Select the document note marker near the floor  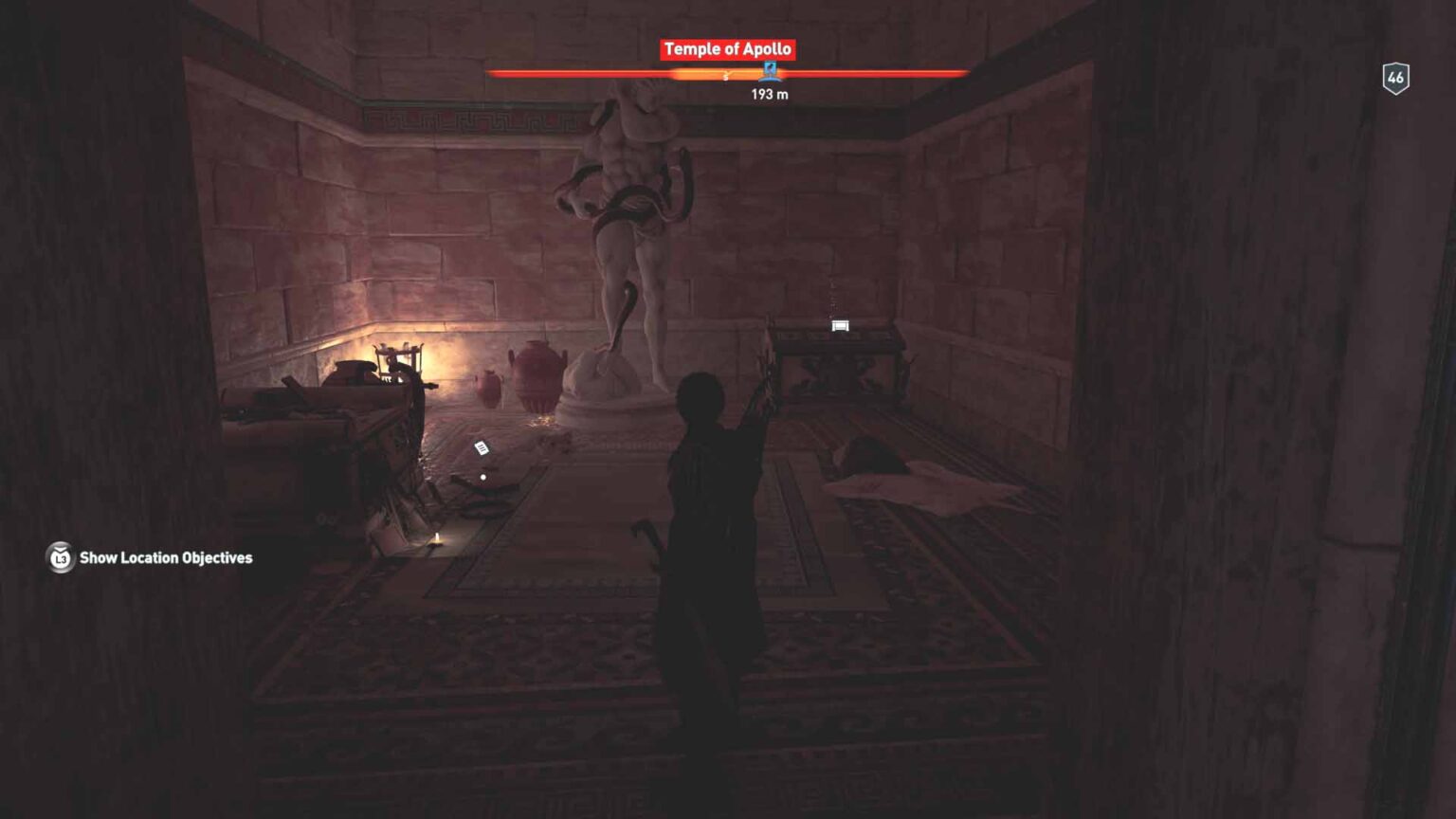[x=482, y=448]
